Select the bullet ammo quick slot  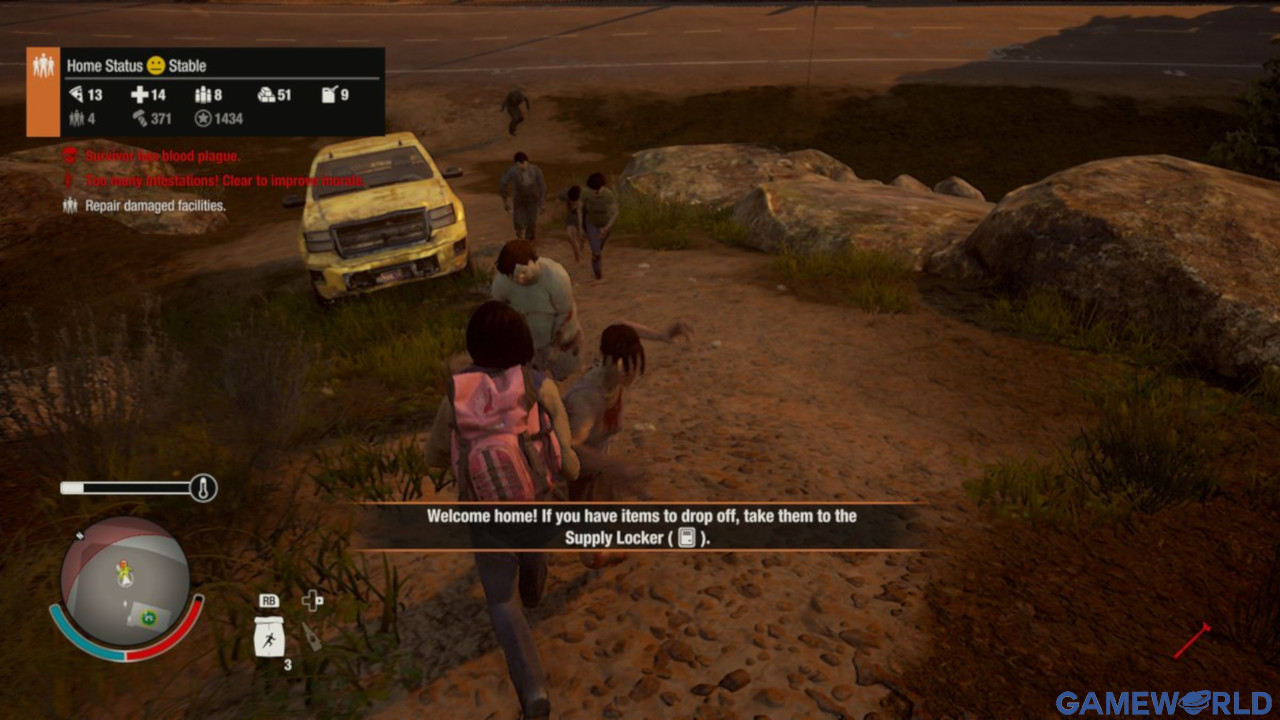pos(312,636)
